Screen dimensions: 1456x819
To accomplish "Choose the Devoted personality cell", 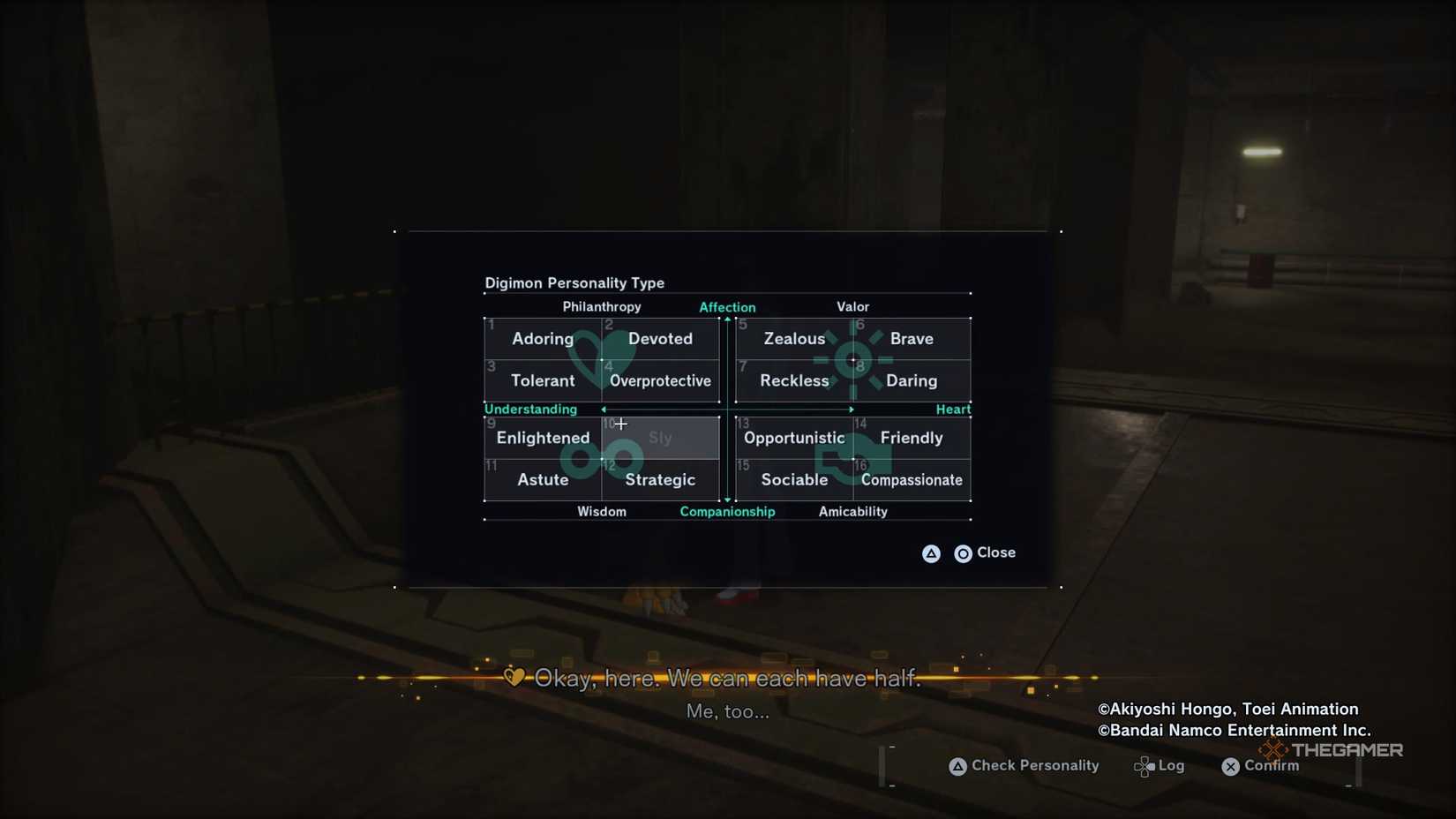I will [x=660, y=339].
